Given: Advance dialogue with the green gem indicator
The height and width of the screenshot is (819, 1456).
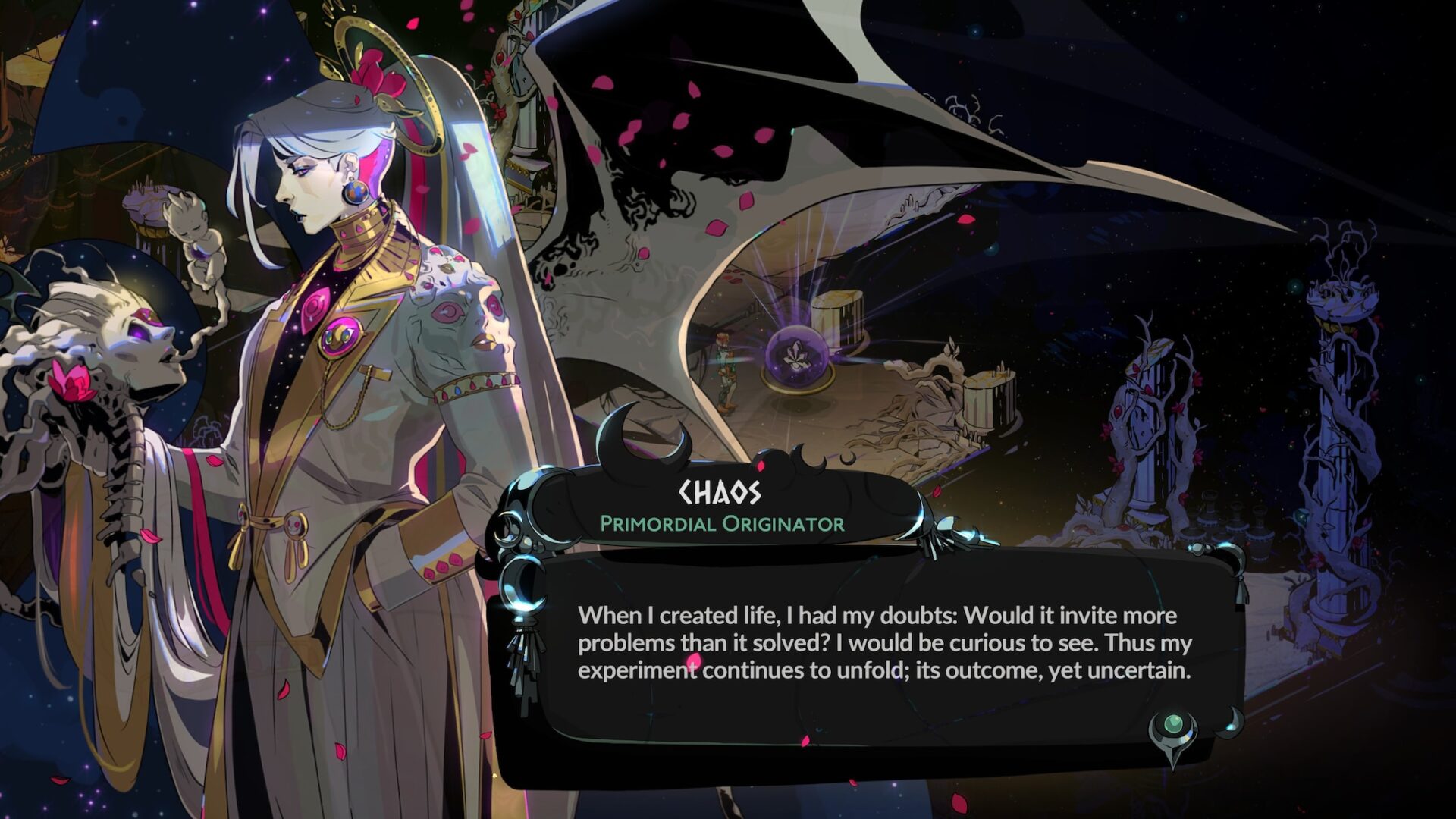Looking at the screenshot, I should pyautogui.click(x=1173, y=726).
